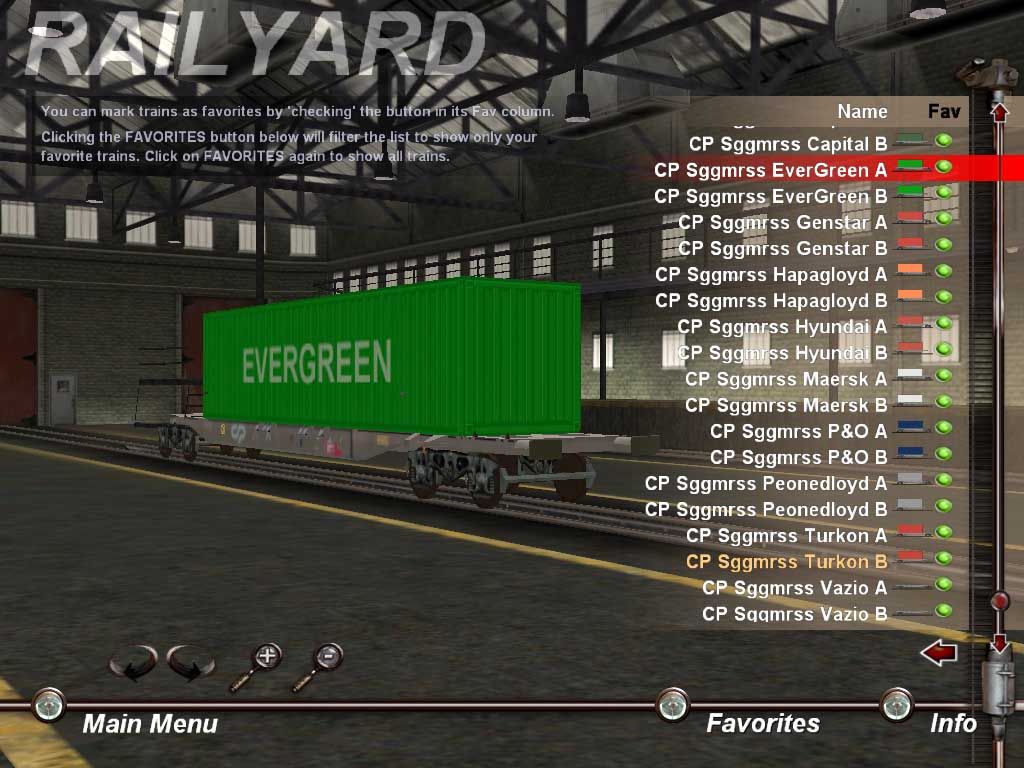The image size is (1024, 768).
Task: Toggle favorite for CP Sggmrss Maersk B
Action: click(943, 402)
